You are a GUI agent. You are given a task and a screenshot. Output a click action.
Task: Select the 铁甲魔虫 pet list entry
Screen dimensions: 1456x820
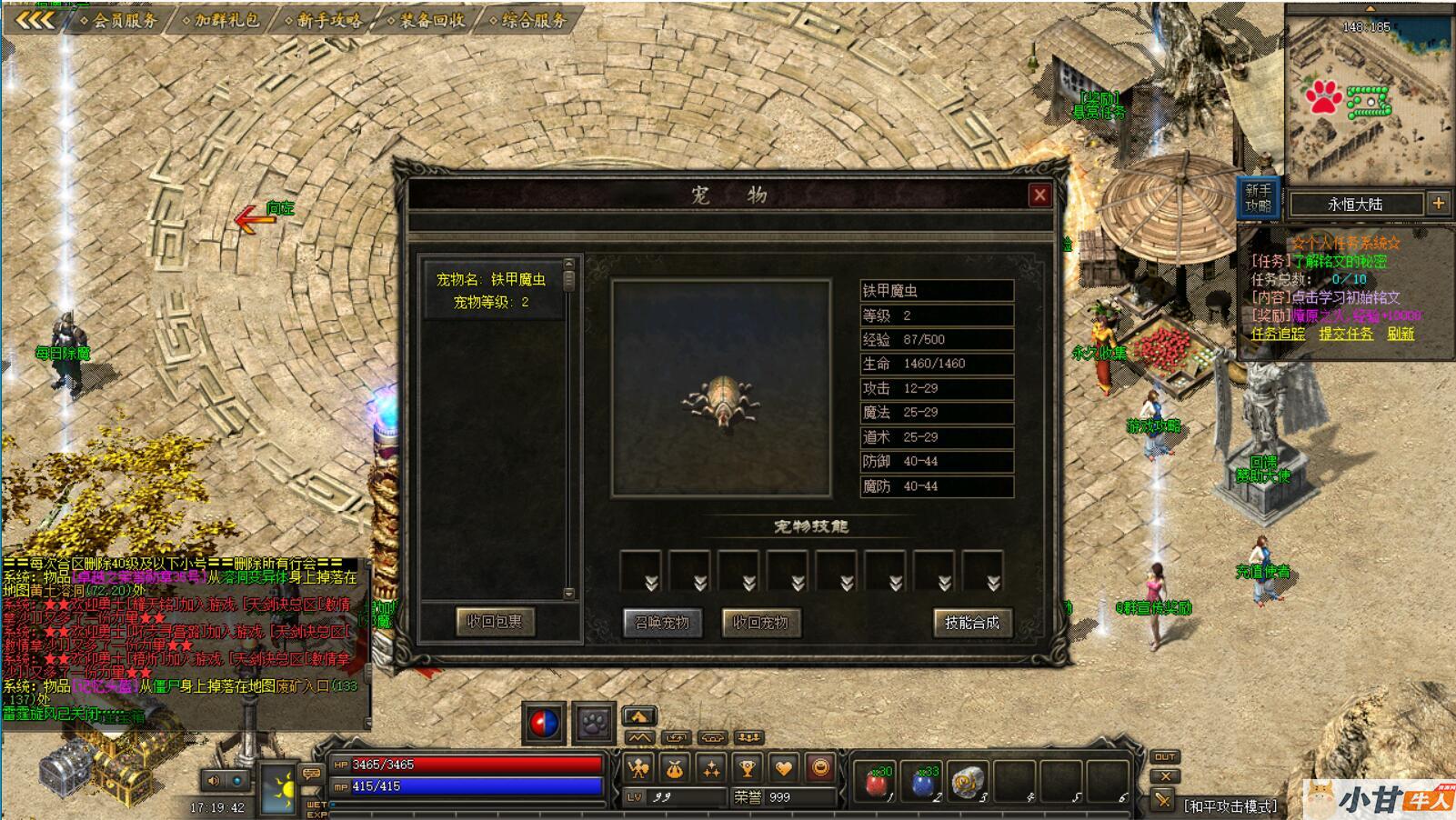[x=491, y=291]
